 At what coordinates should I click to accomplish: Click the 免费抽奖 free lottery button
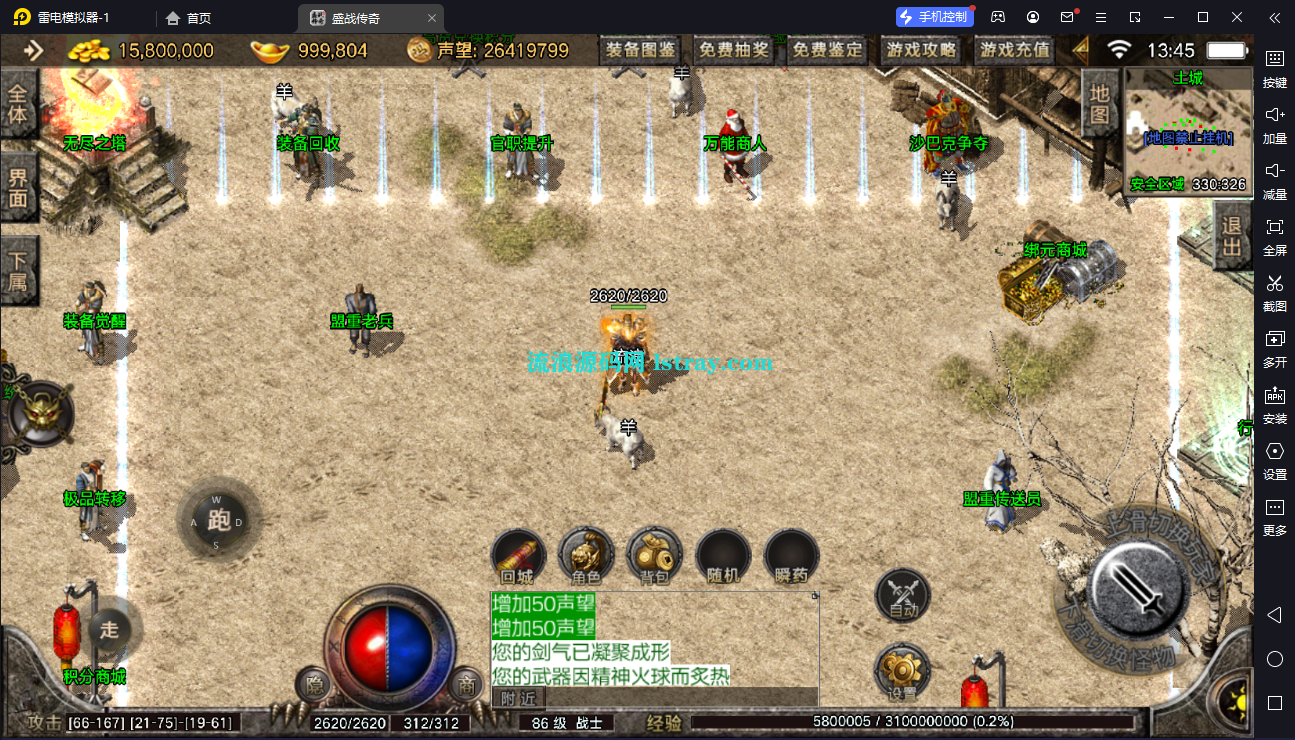733,50
